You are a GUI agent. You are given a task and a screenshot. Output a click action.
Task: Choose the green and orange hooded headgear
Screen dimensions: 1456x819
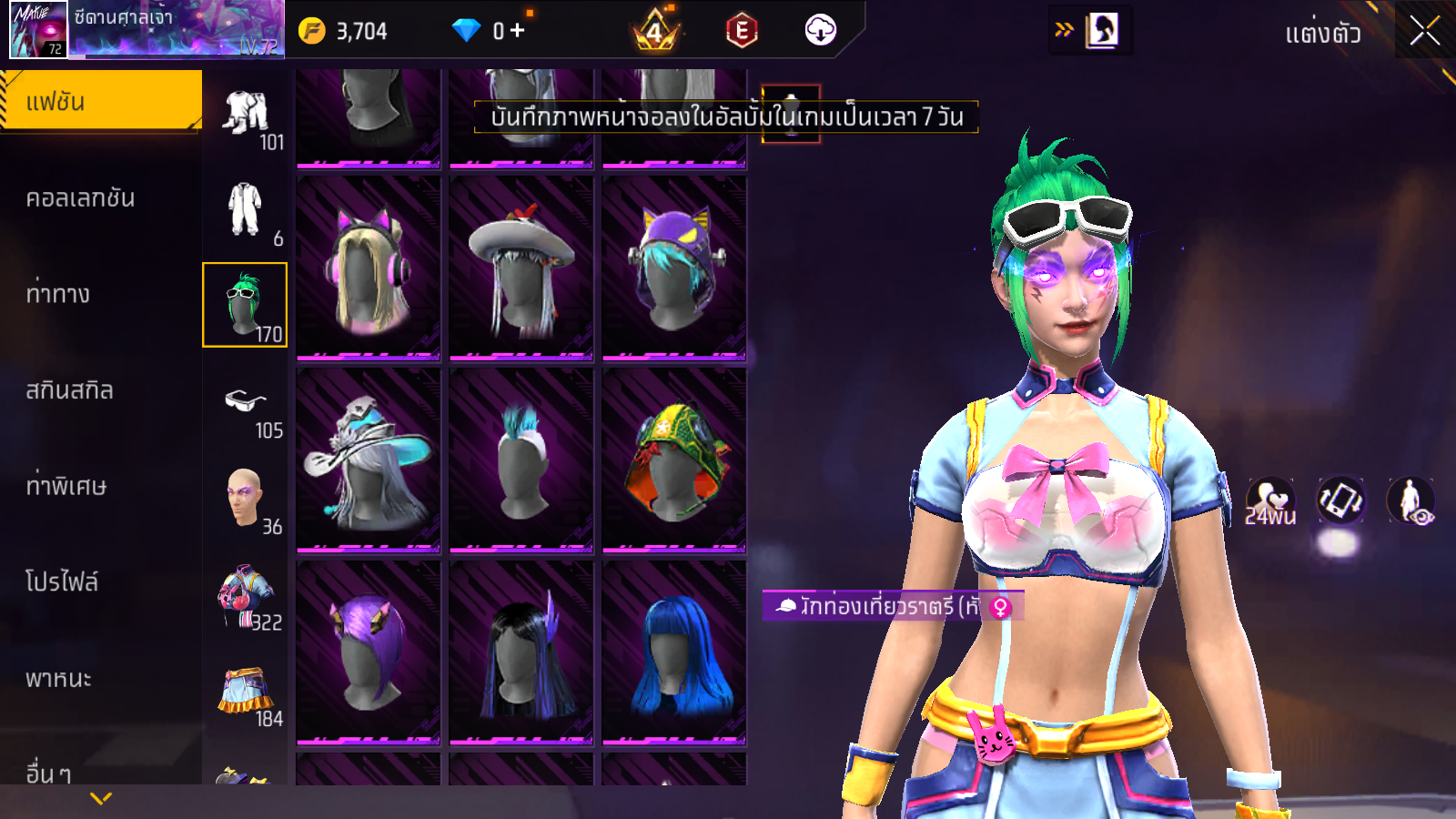point(673,460)
